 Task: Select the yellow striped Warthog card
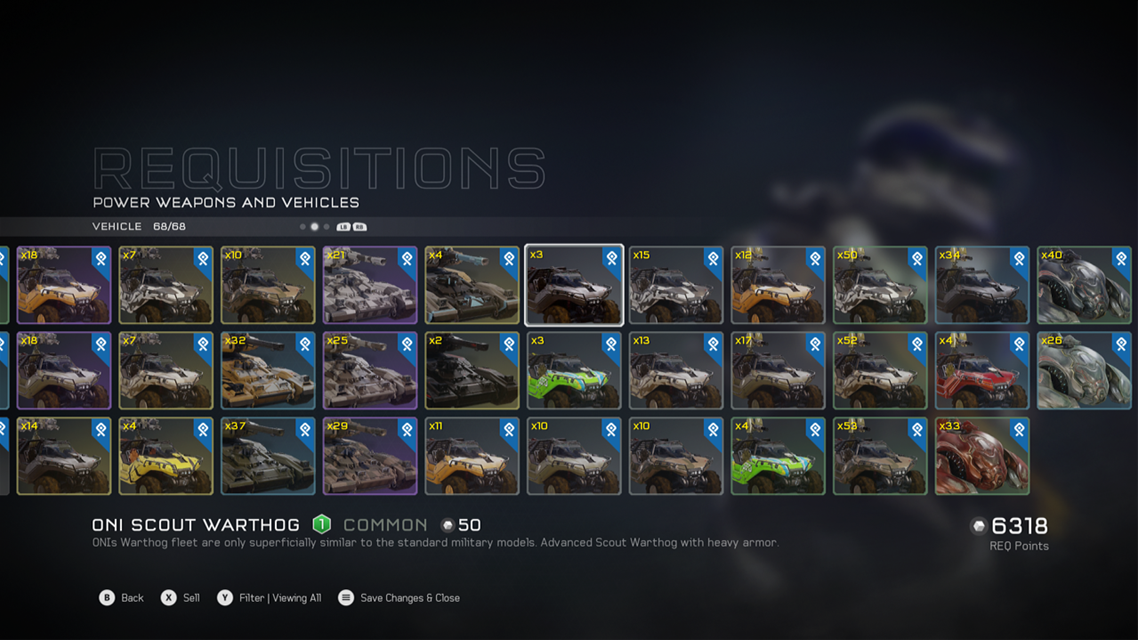point(166,456)
